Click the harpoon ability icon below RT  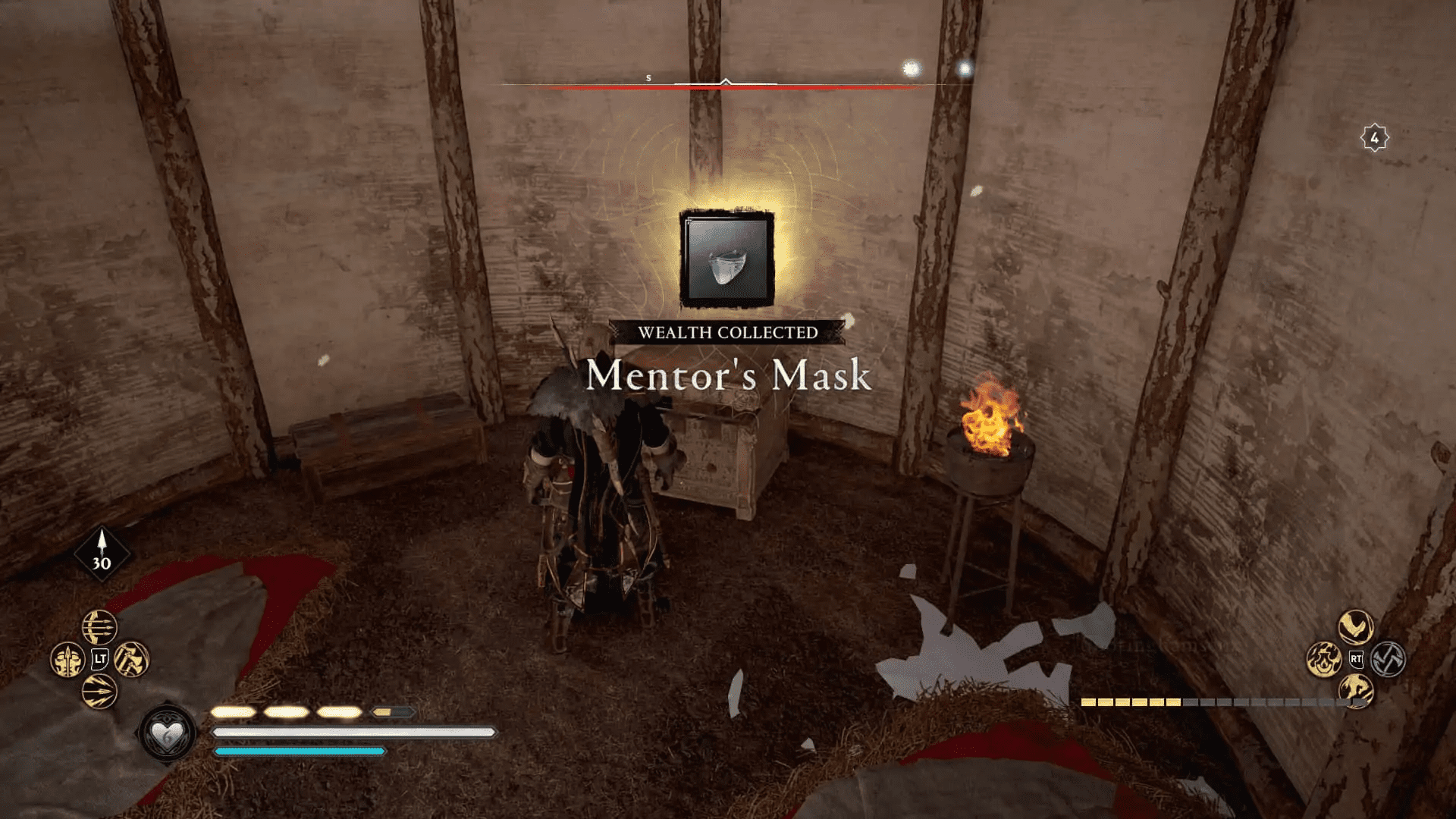click(1357, 692)
